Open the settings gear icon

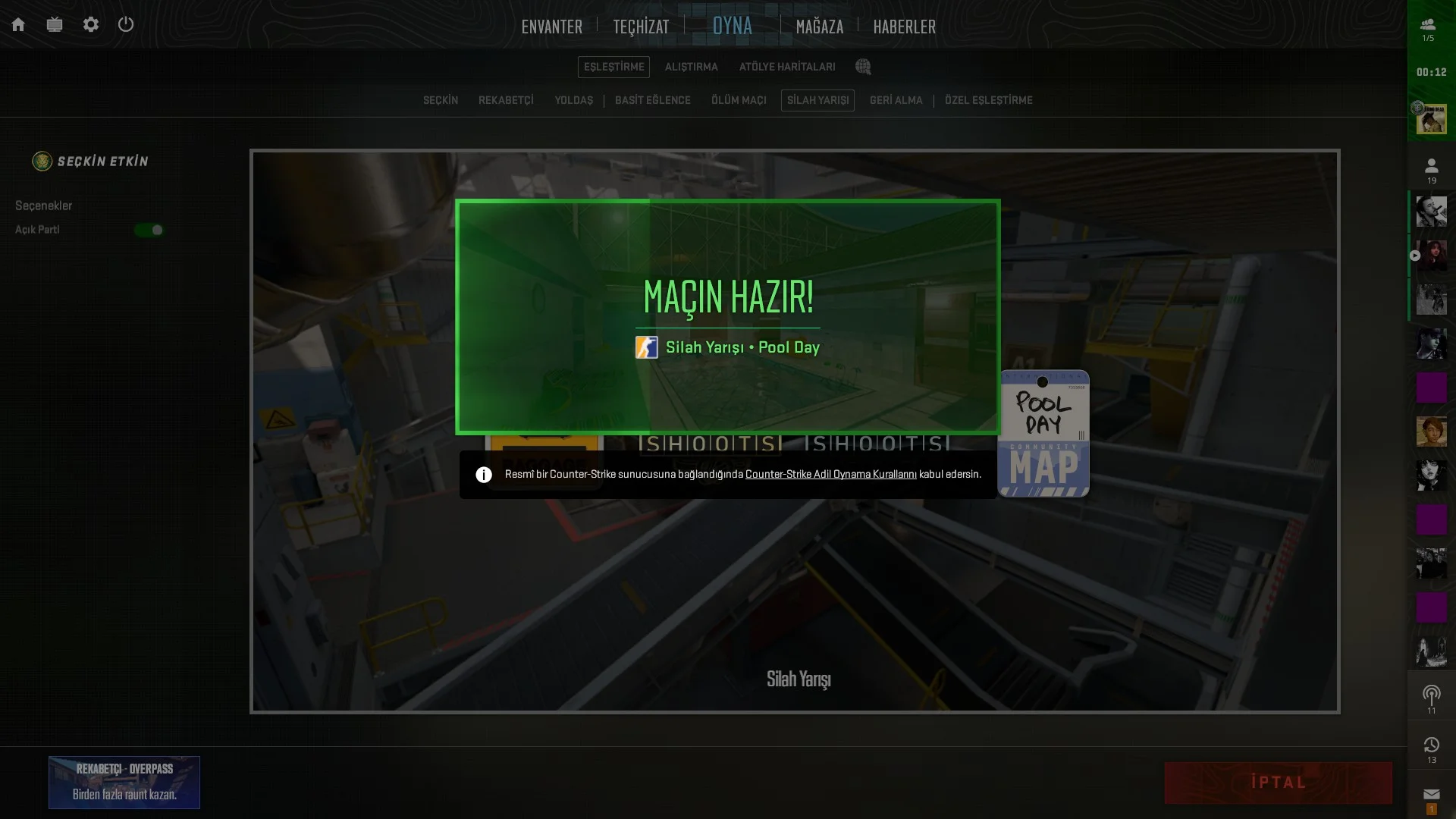(91, 25)
